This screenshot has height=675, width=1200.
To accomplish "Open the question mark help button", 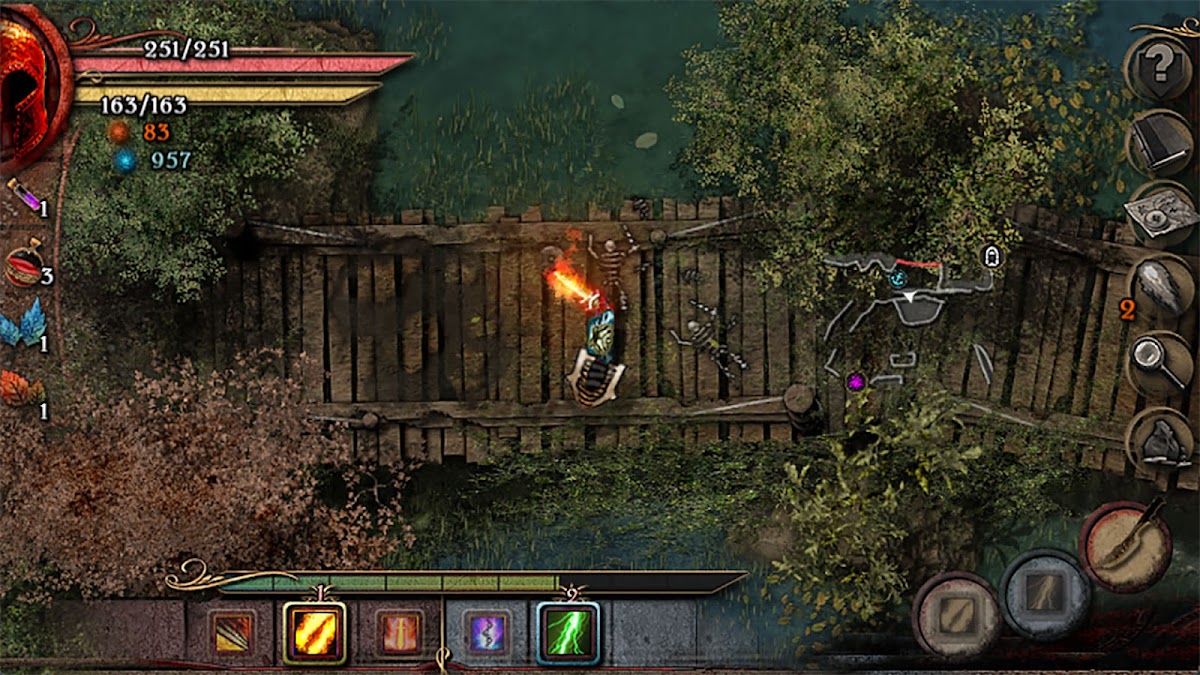I will click(1159, 67).
